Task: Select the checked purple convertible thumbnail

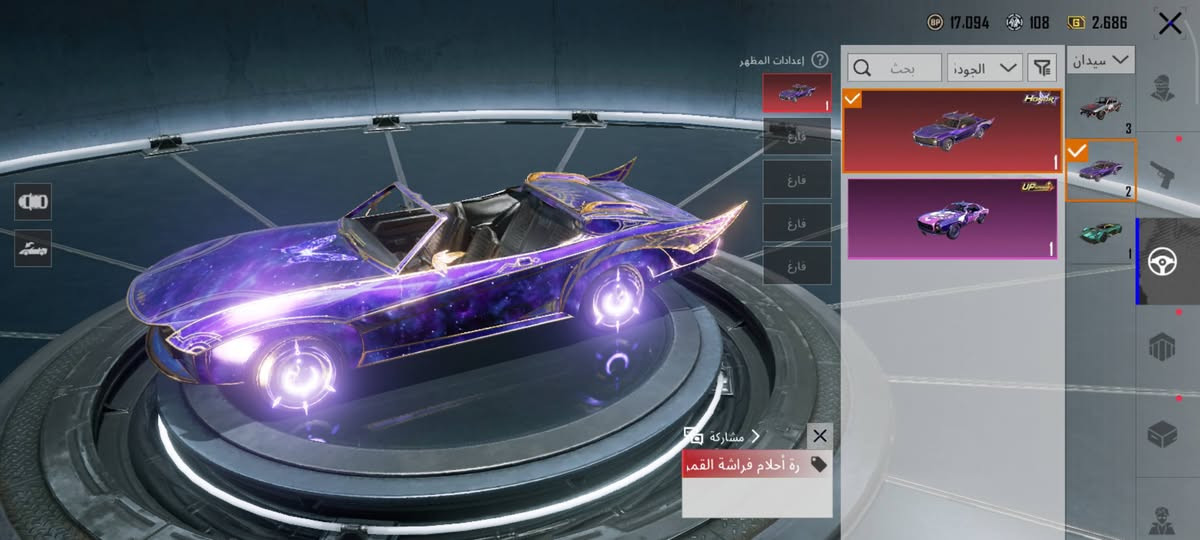Action: tap(1101, 170)
